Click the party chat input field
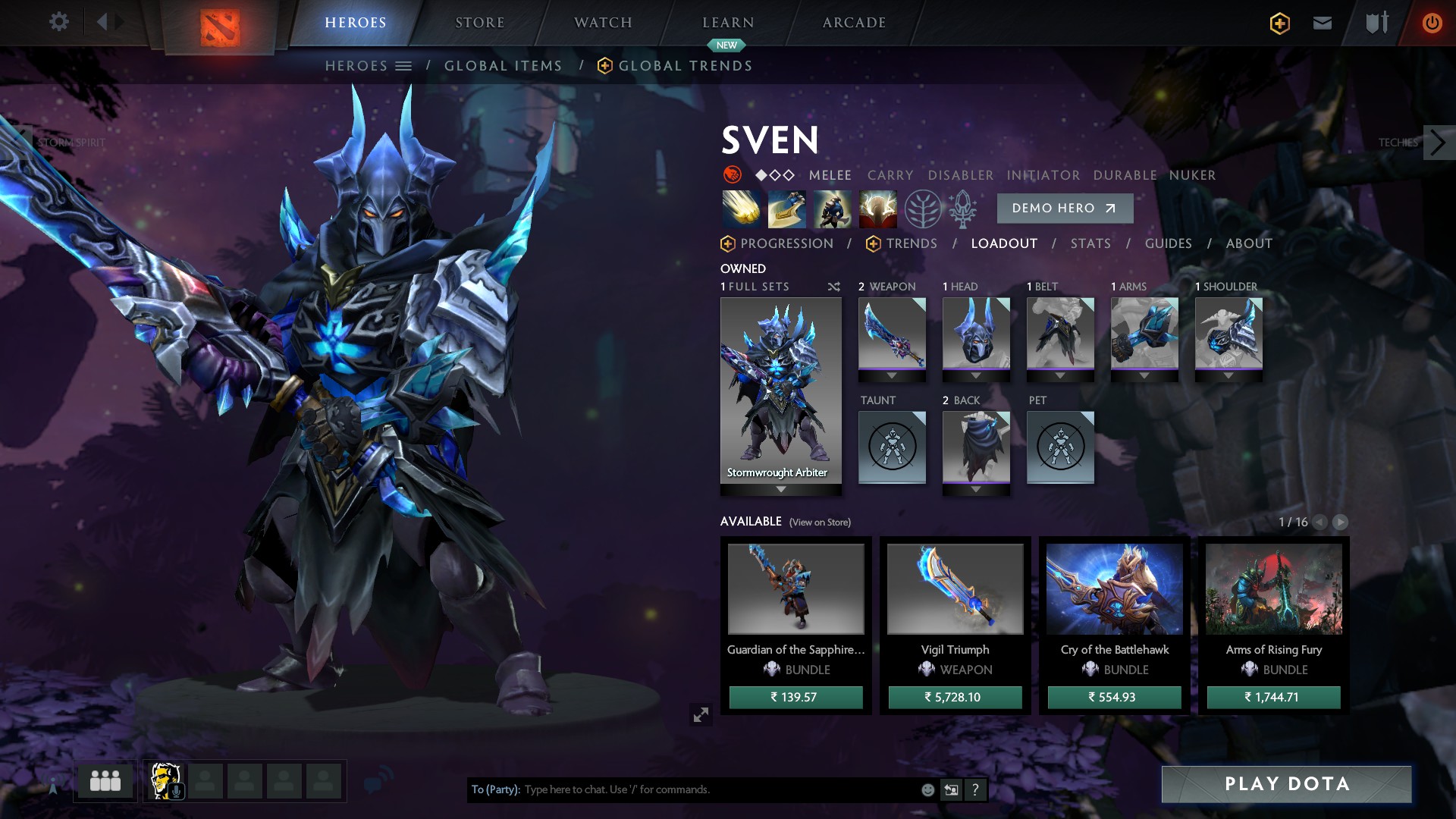The width and height of the screenshot is (1456, 819). (682, 789)
